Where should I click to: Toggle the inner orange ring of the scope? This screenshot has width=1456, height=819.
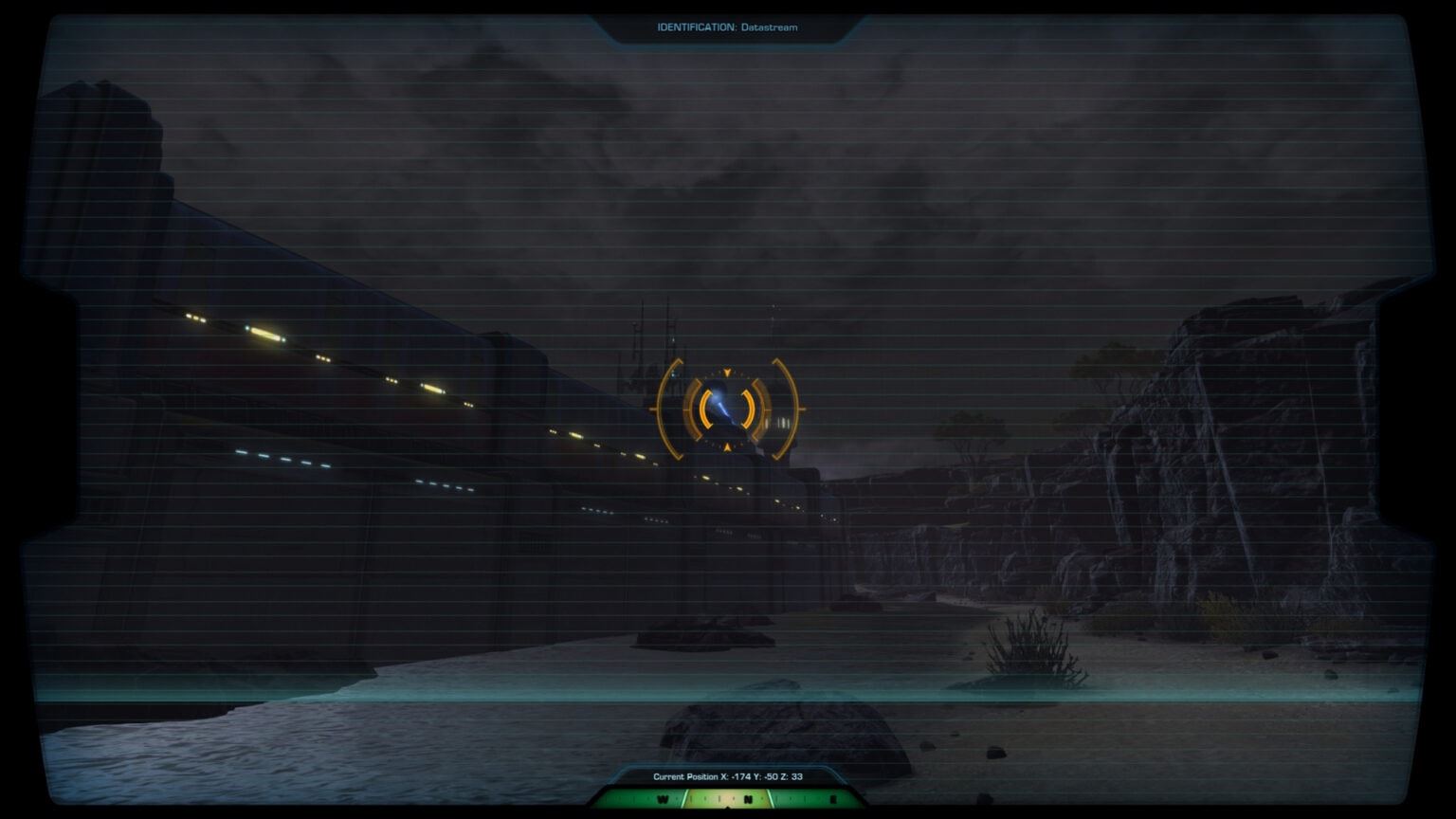[x=704, y=408]
